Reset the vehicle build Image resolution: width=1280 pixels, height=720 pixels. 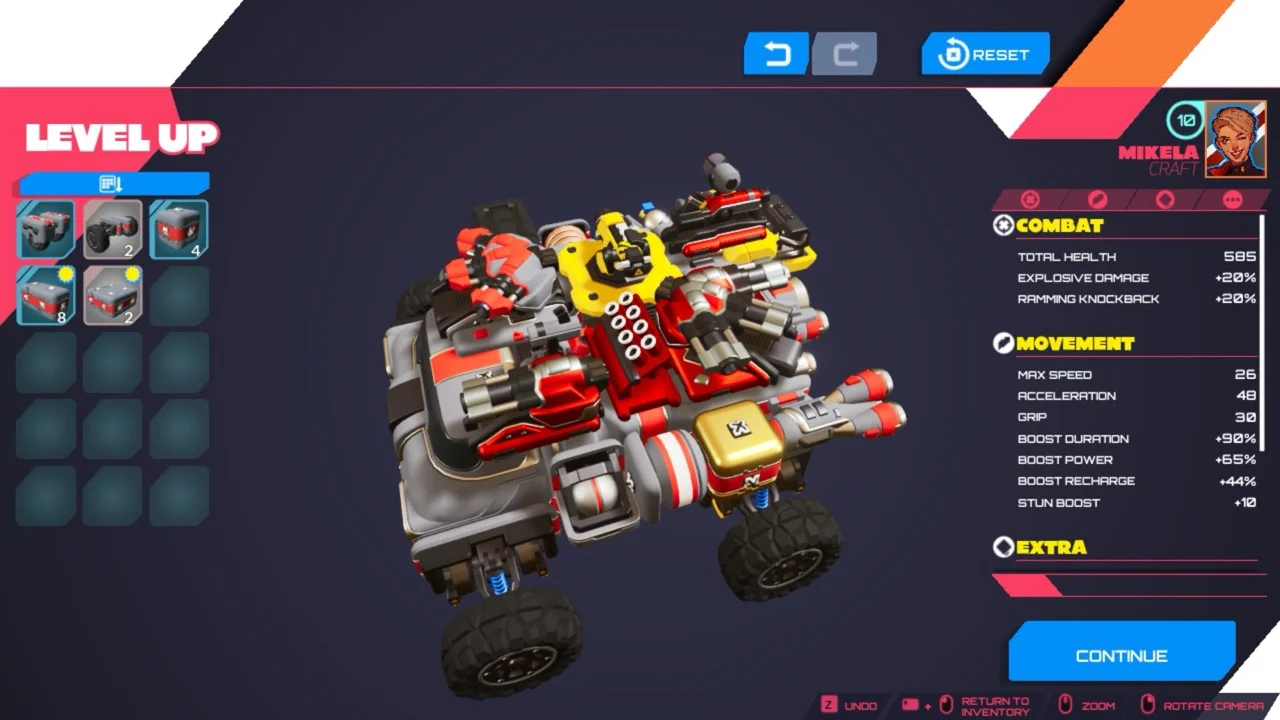985,55
